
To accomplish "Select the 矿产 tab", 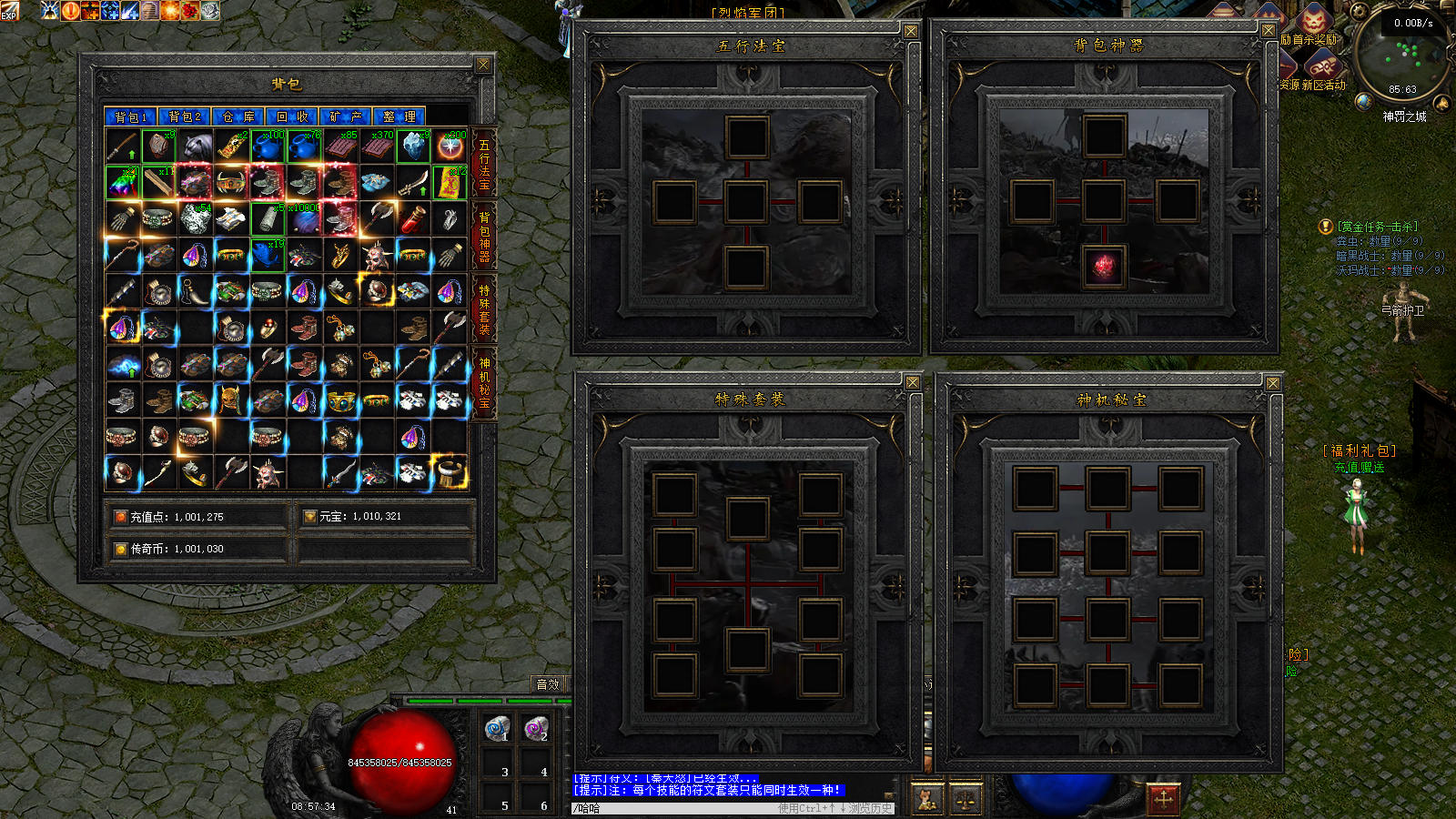I will coord(346,116).
